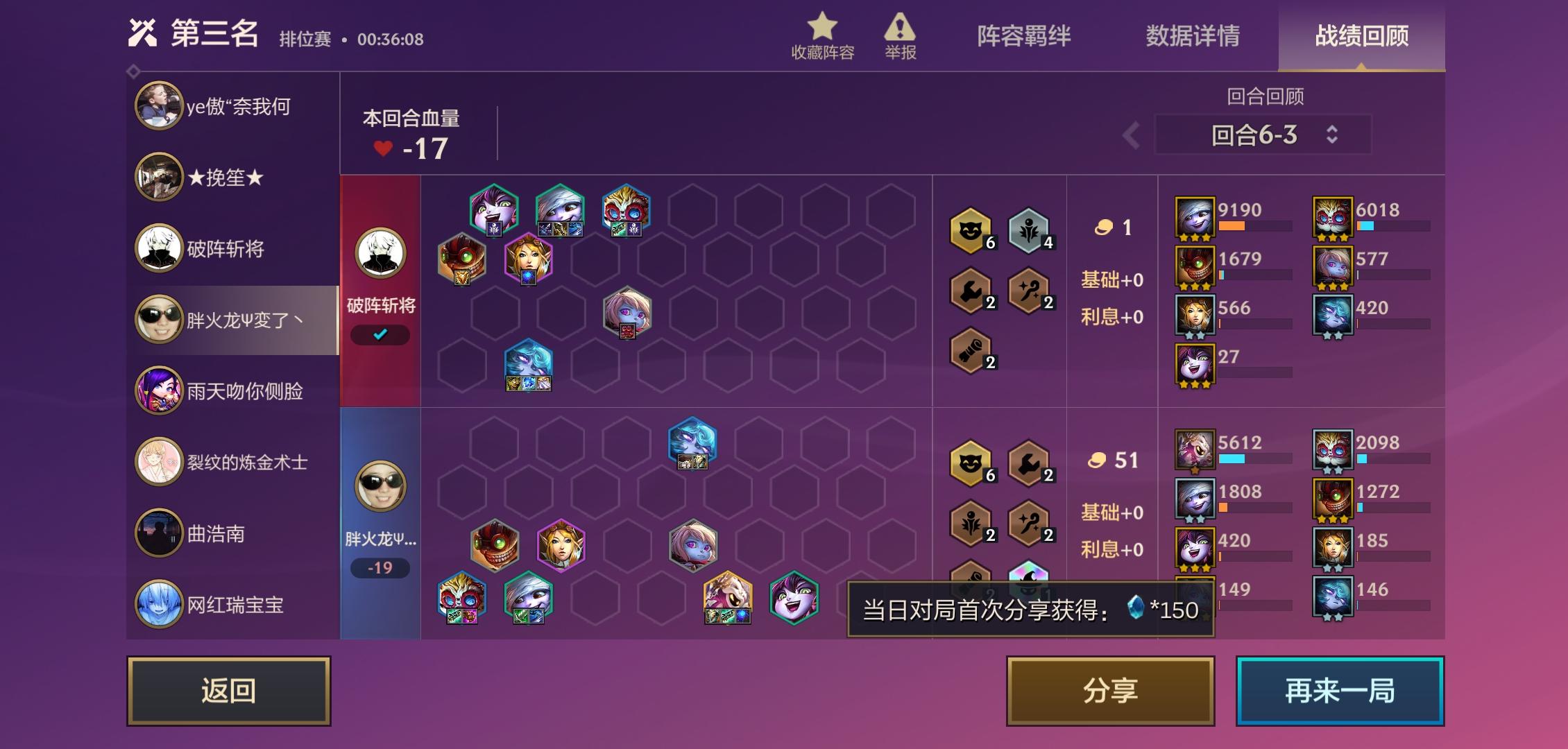
Task: Click the 收藏阵容 star icon
Action: click(x=823, y=29)
